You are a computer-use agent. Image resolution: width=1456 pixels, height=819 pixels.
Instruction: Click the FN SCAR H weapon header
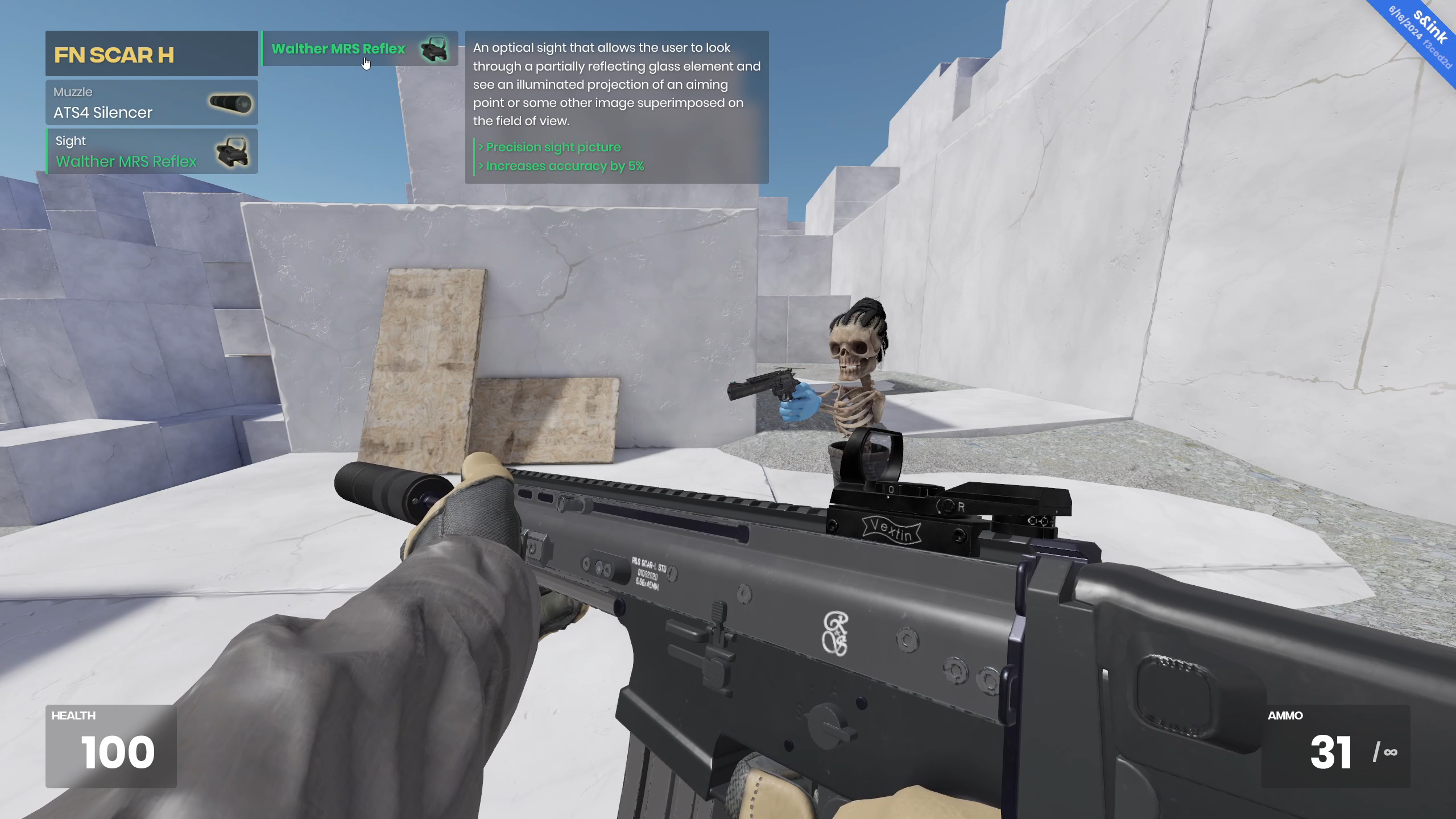[151, 54]
